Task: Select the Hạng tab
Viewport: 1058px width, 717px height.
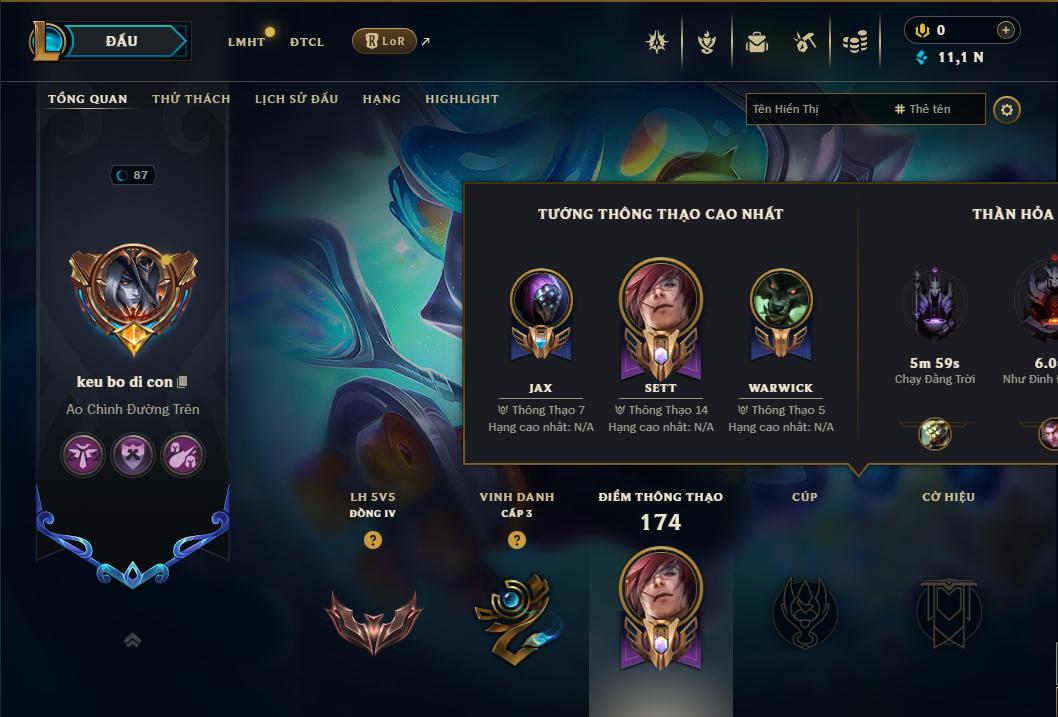Action: (381, 99)
